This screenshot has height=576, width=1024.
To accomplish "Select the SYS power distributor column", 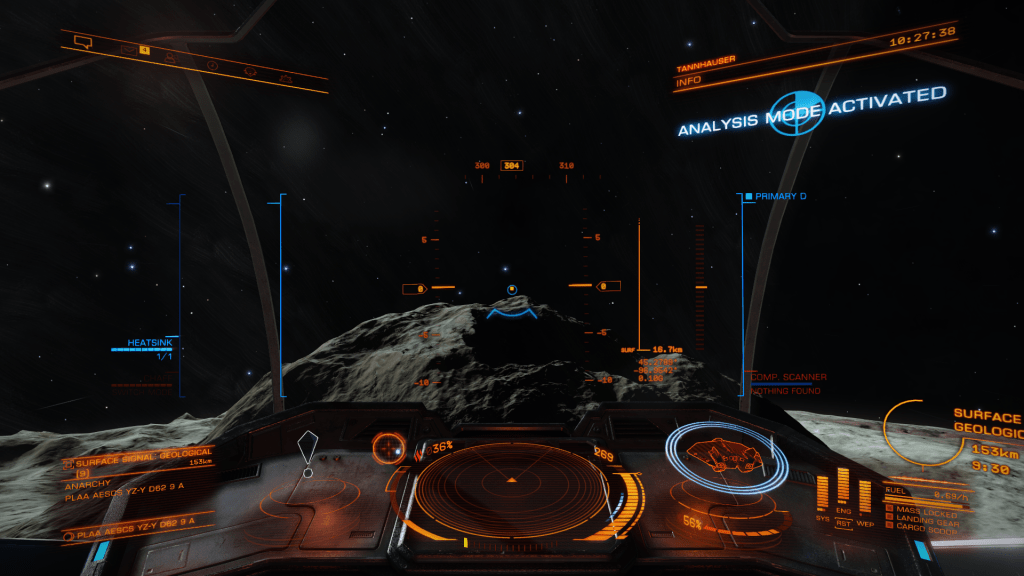I will pos(822,492).
